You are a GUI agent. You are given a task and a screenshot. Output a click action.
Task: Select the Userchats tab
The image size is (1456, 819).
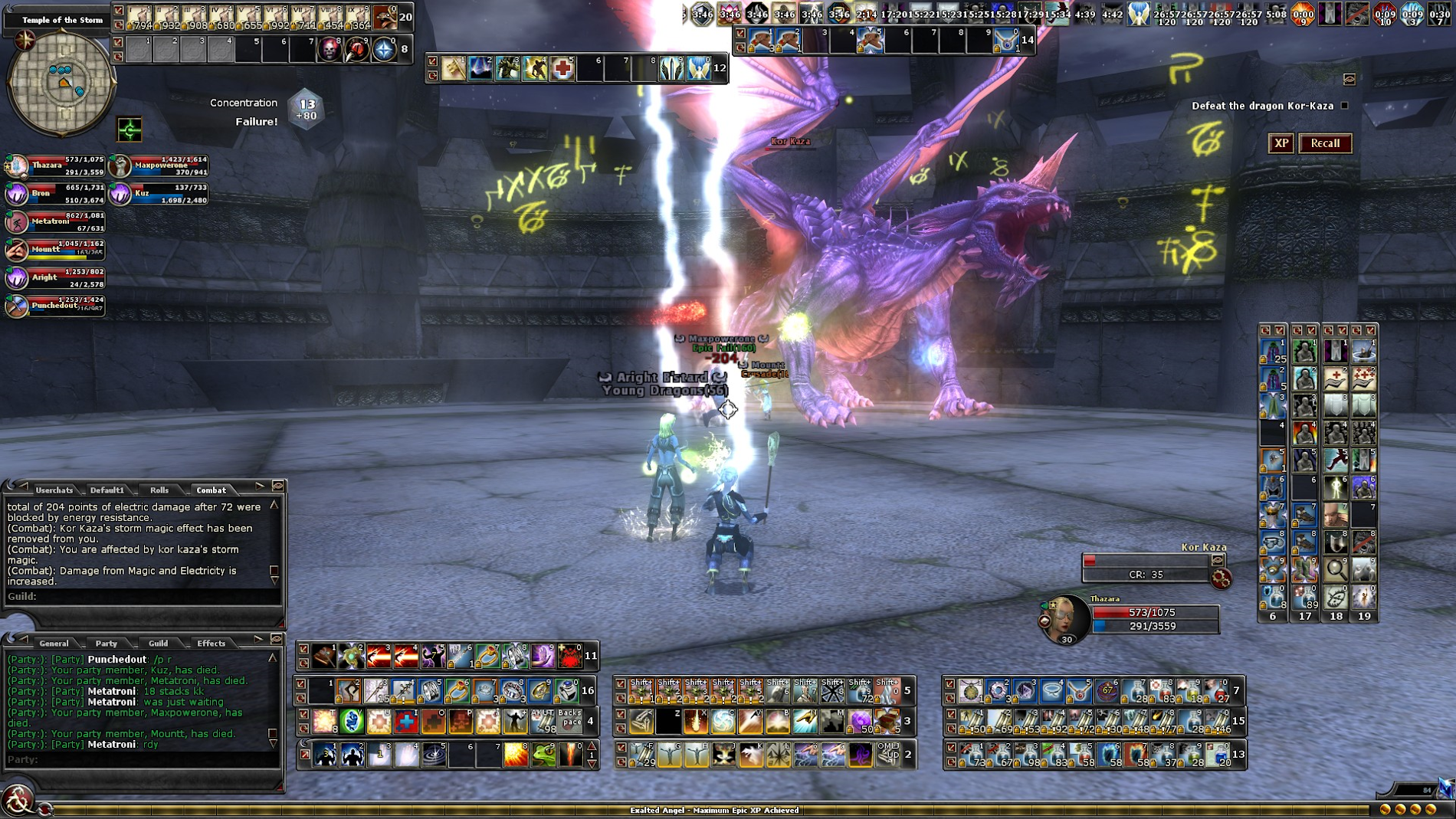[54, 490]
